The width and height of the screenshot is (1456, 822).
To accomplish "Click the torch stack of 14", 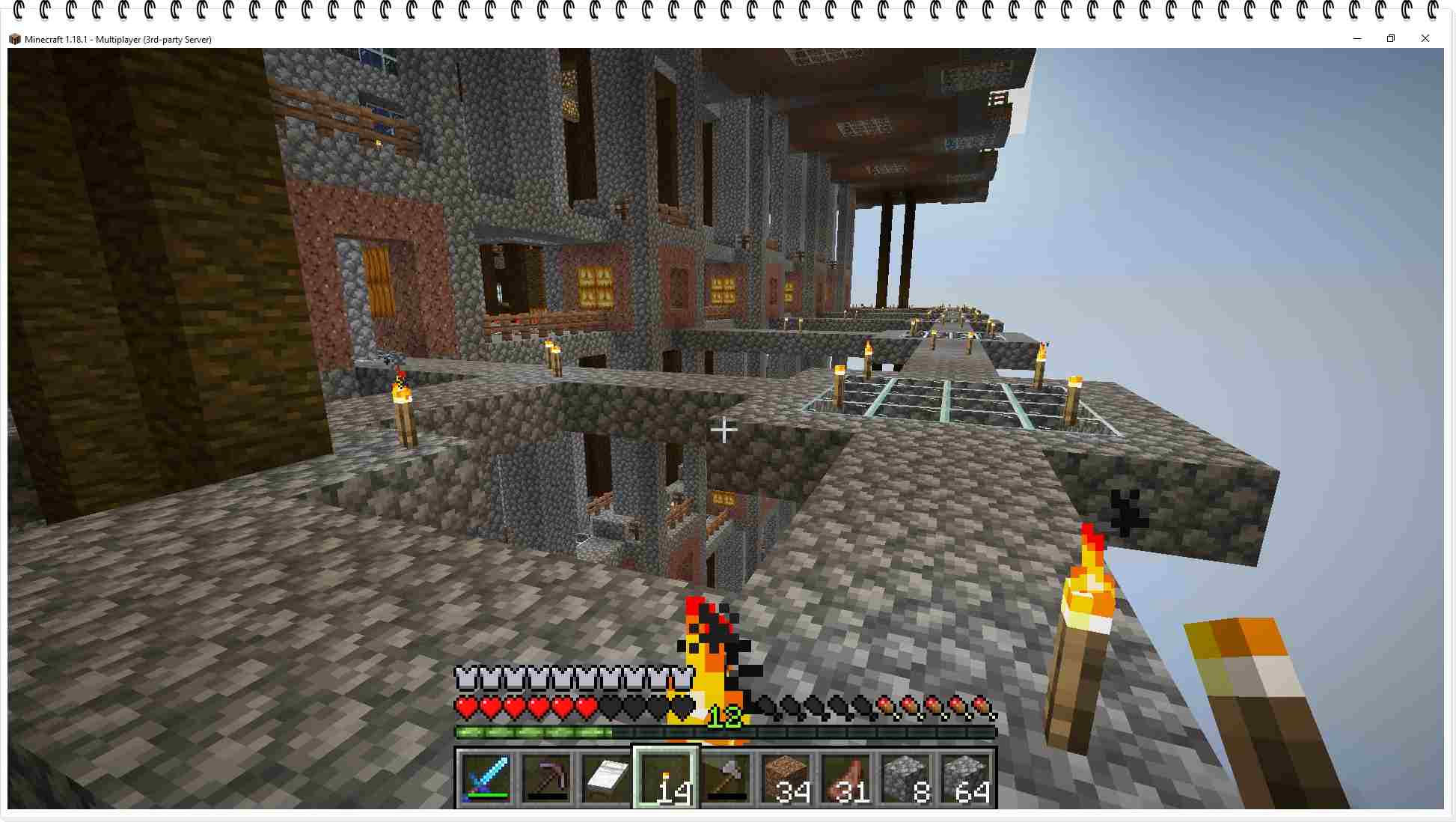I will point(666,779).
